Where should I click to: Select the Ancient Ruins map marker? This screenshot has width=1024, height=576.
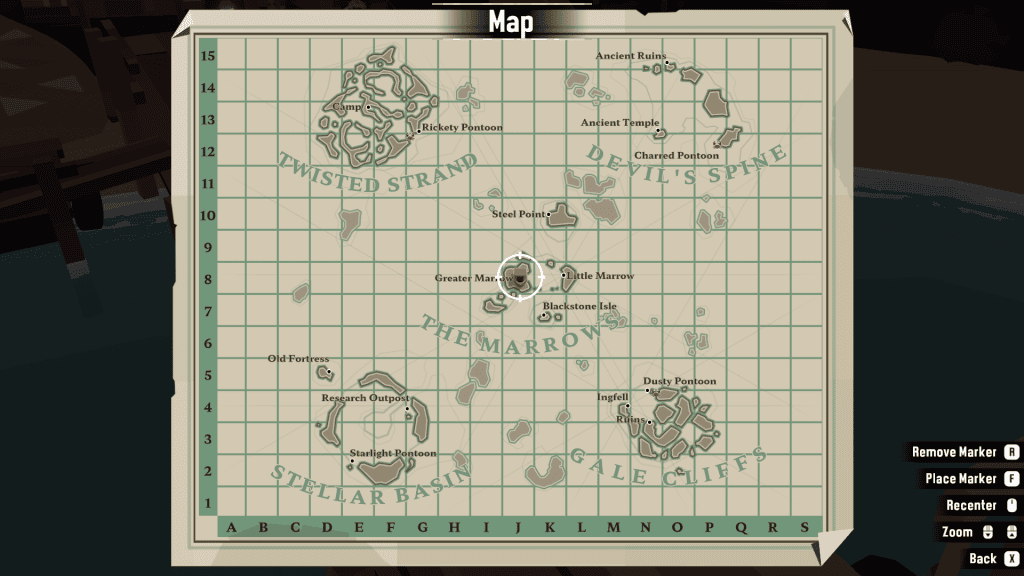[667, 63]
